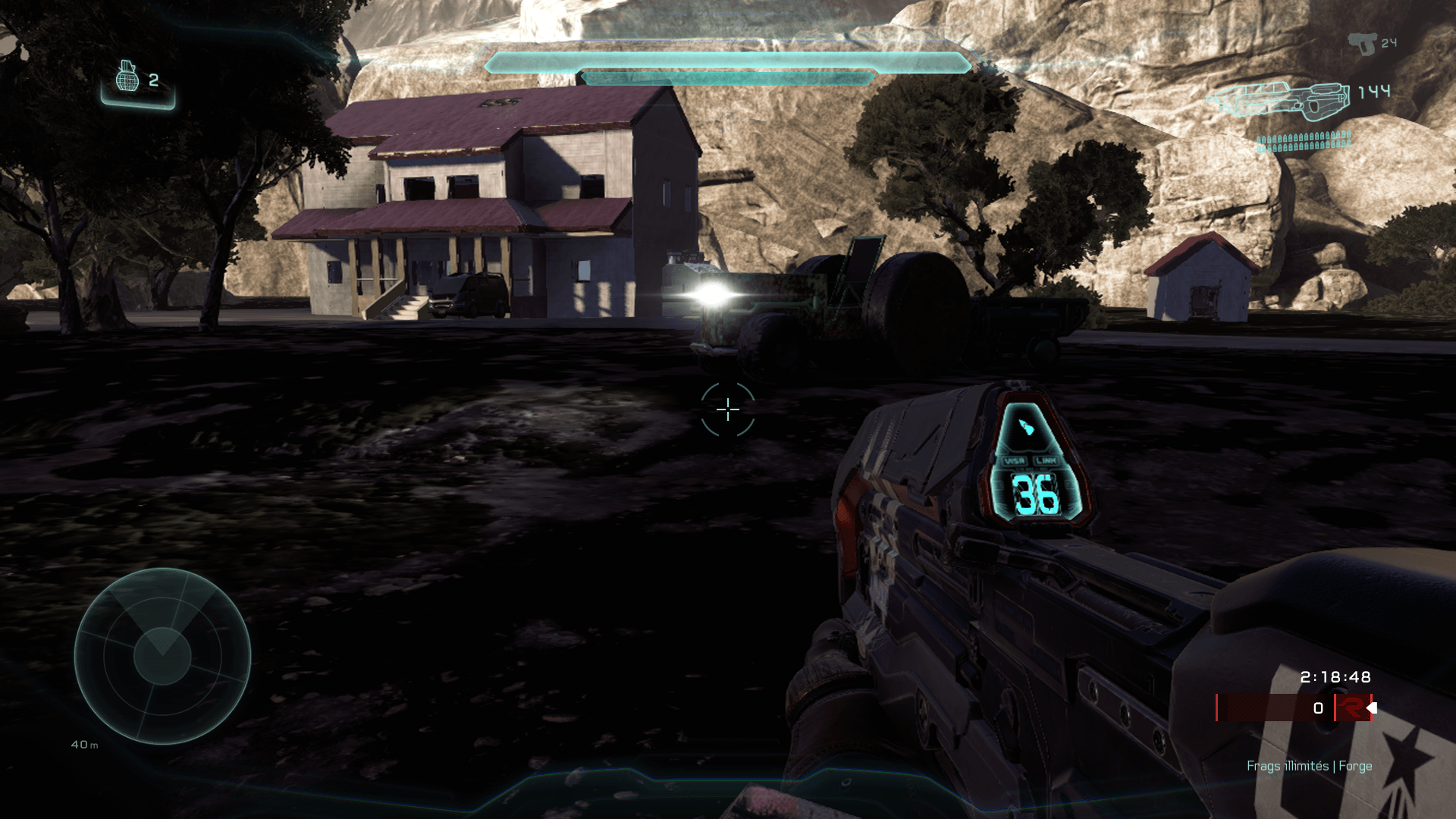Screen dimensions: 1456x819
Task: Choose the secondary pistol icon
Action: pos(1362,43)
